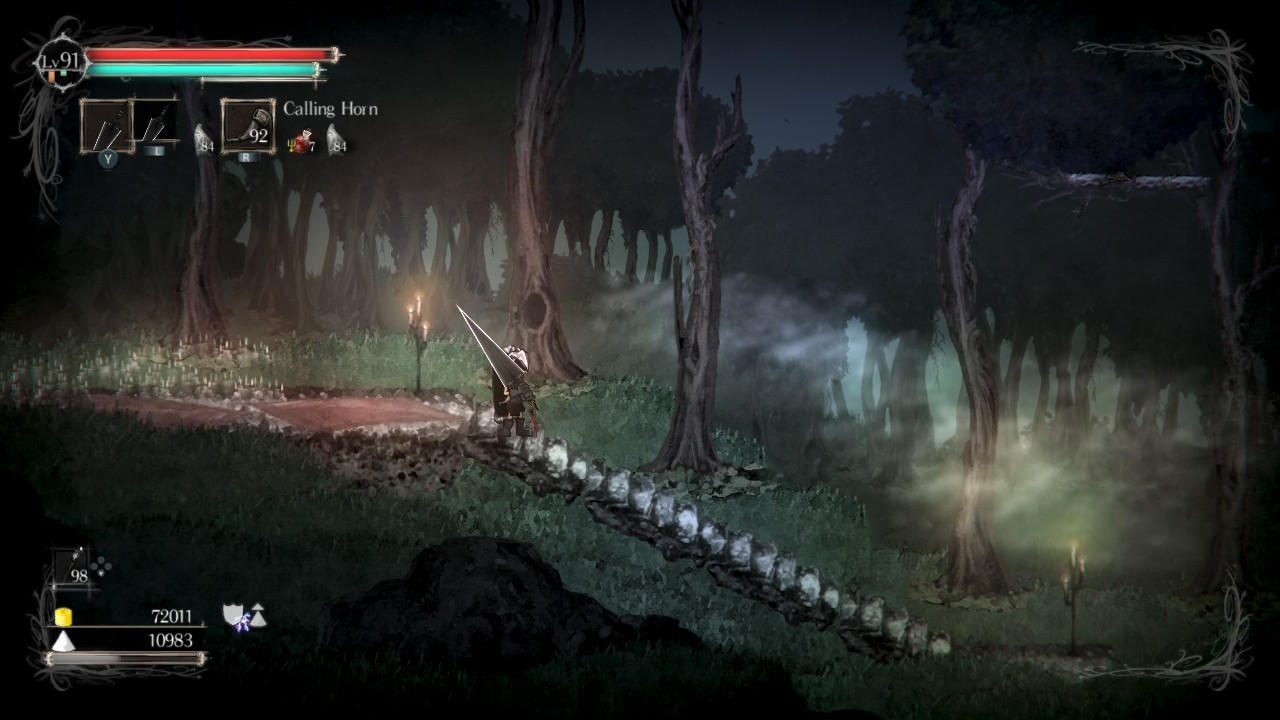Viewport: 1280px width, 720px height.
Task: Open the Lv 91 character level emblem
Action: [x=61, y=62]
